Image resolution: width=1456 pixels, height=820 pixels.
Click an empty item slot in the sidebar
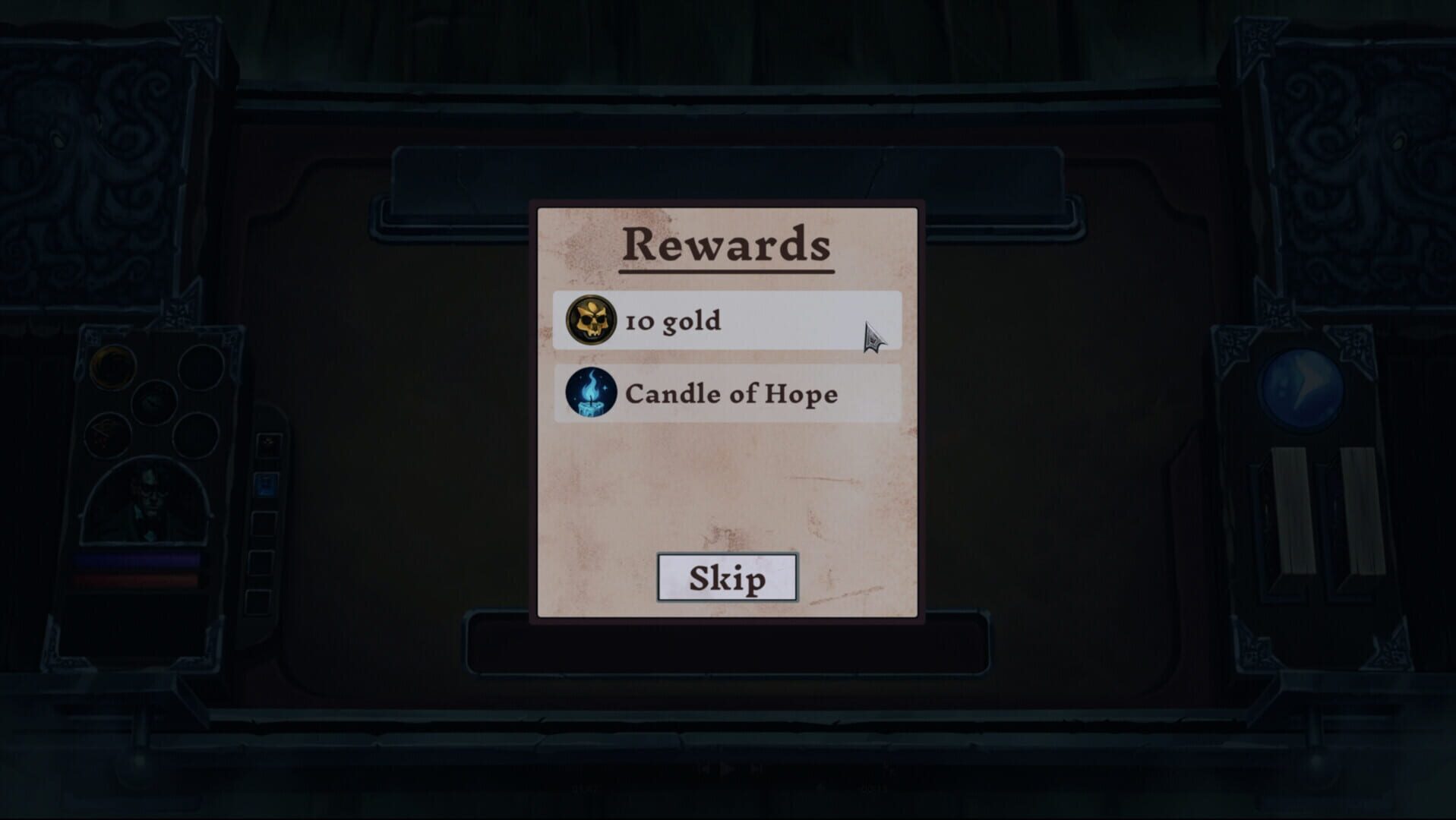[x=265, y=525]
